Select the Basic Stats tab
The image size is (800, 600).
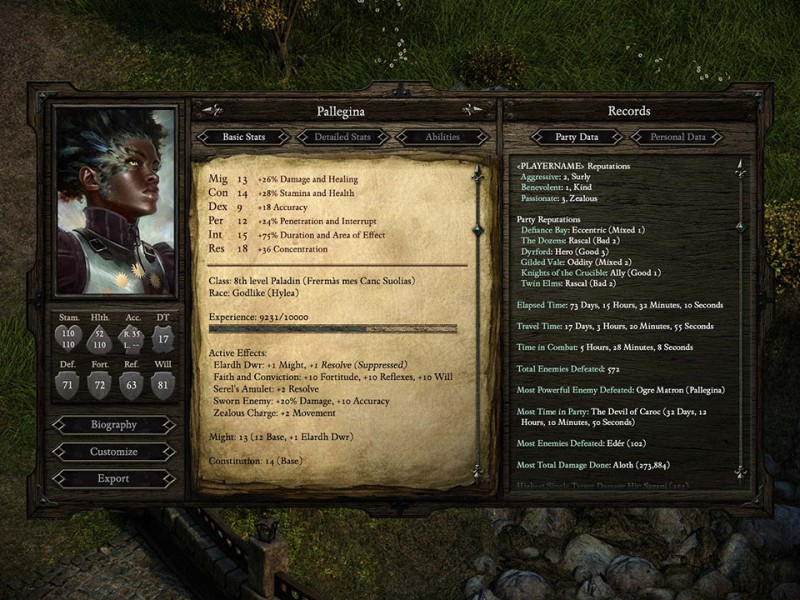point(243,137)
